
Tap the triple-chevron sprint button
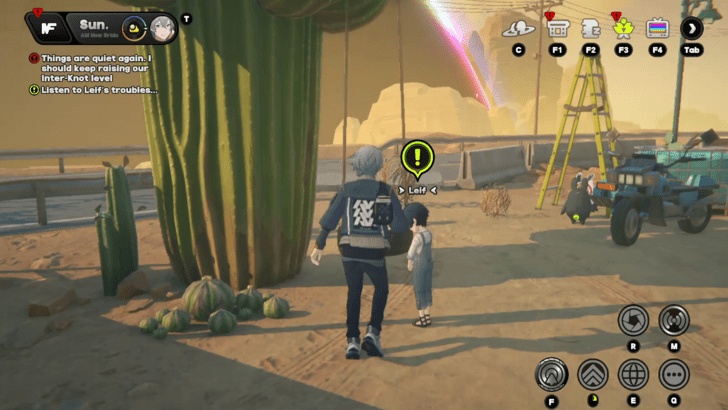pos(593,375)
